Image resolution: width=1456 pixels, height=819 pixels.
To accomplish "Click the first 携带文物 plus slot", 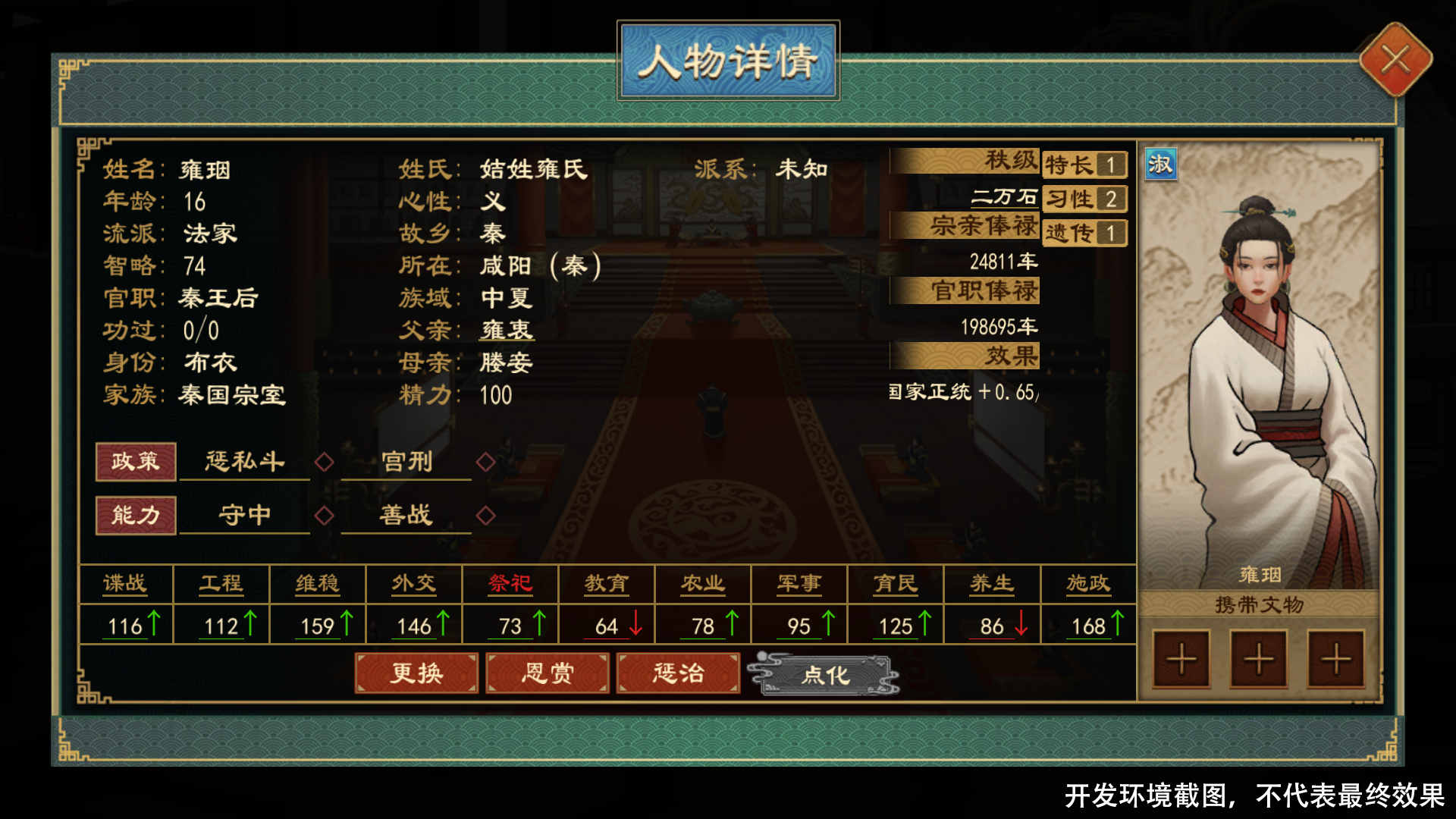I will click(x=1181, y=660).
